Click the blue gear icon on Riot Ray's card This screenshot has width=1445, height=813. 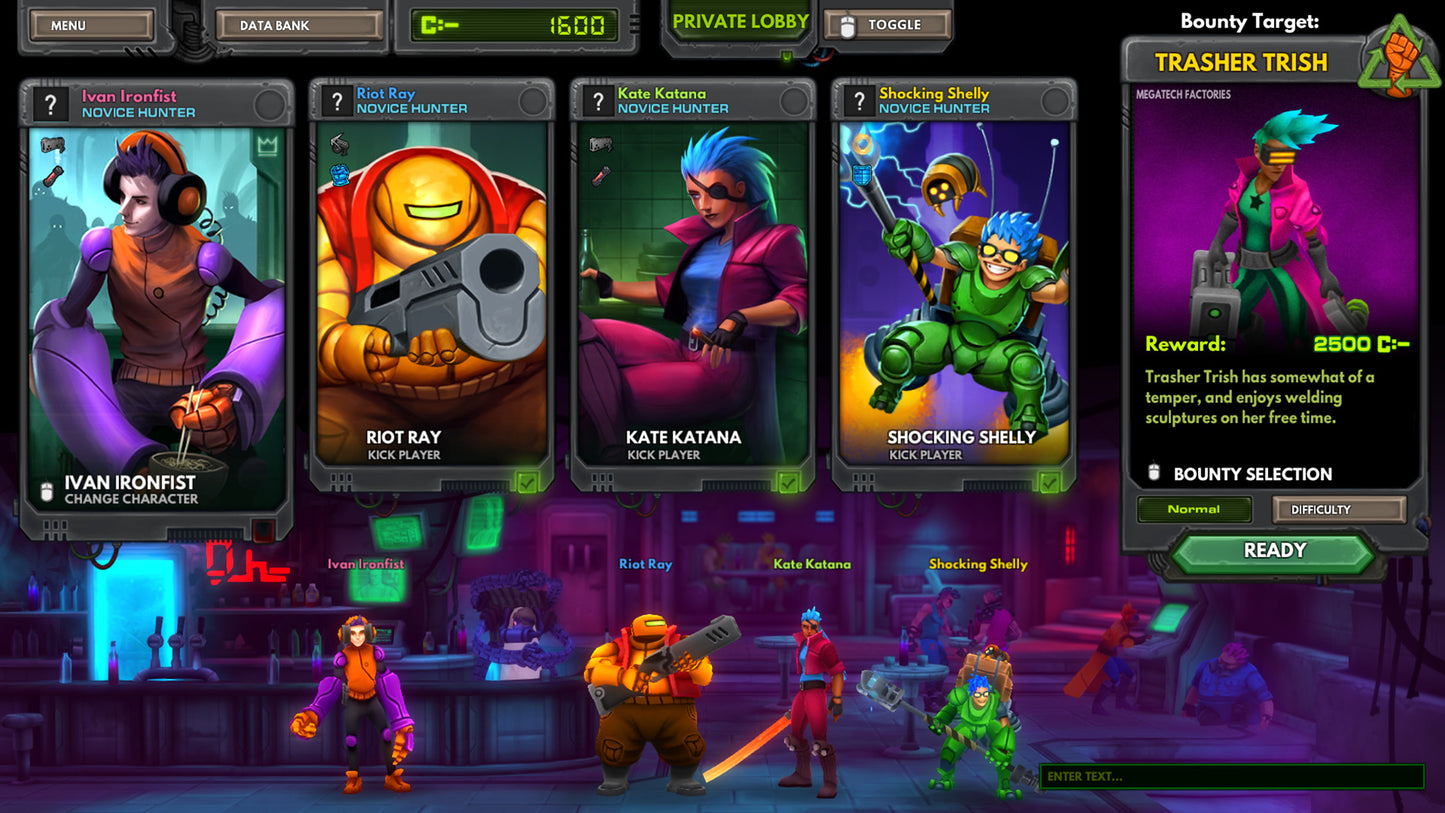tap(341, 176)
